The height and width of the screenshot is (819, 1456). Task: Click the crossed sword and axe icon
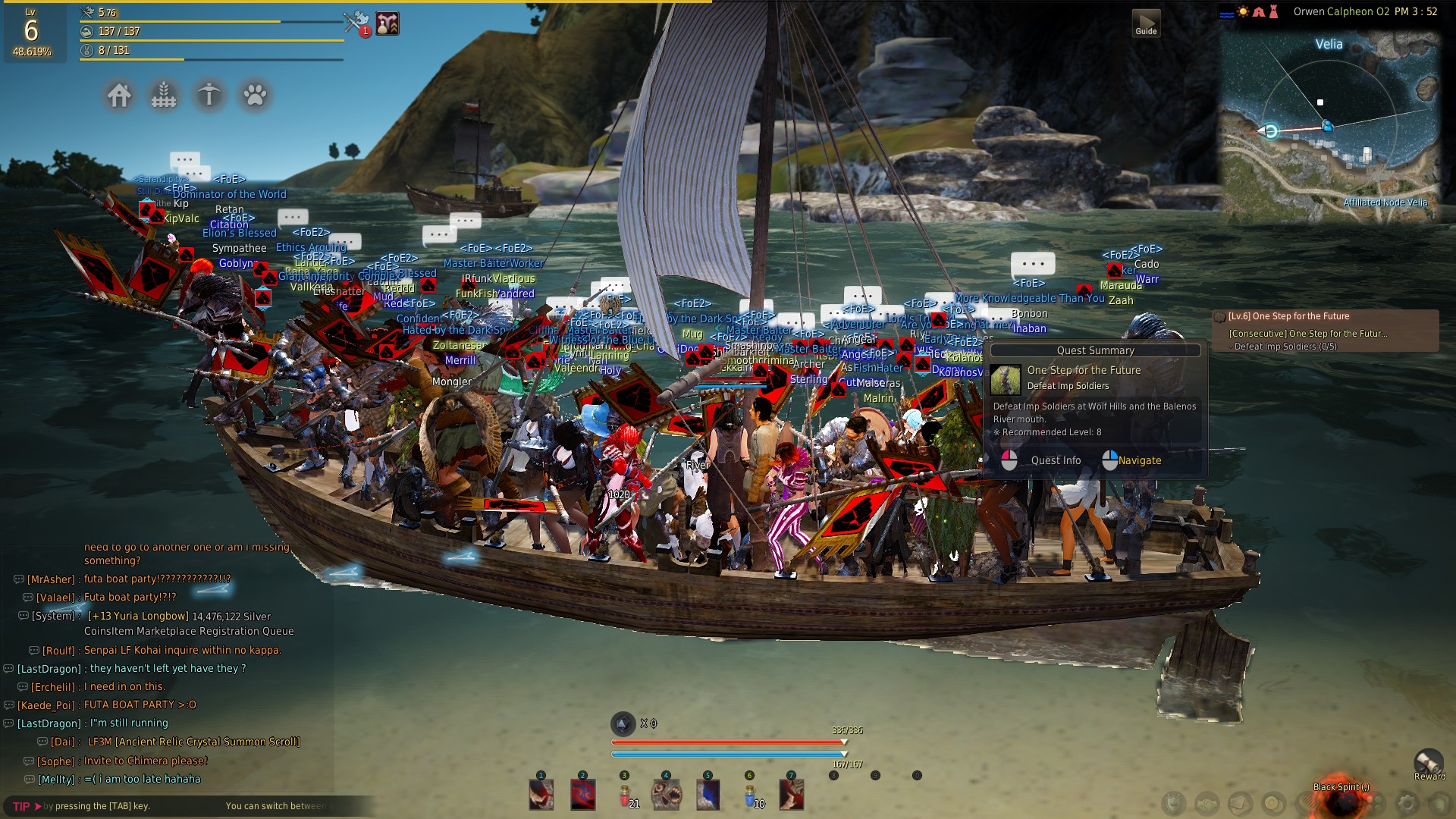coord(355,23)
